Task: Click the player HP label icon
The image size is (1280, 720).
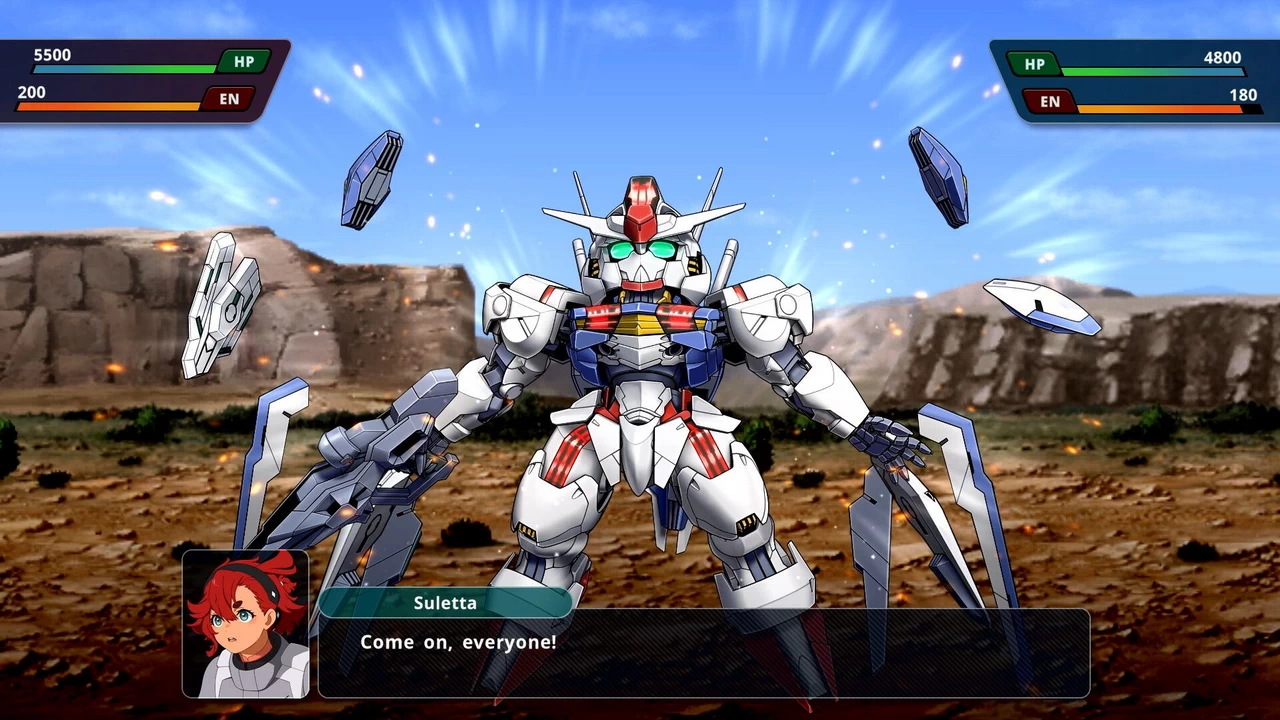Action: tap(241, 61)
